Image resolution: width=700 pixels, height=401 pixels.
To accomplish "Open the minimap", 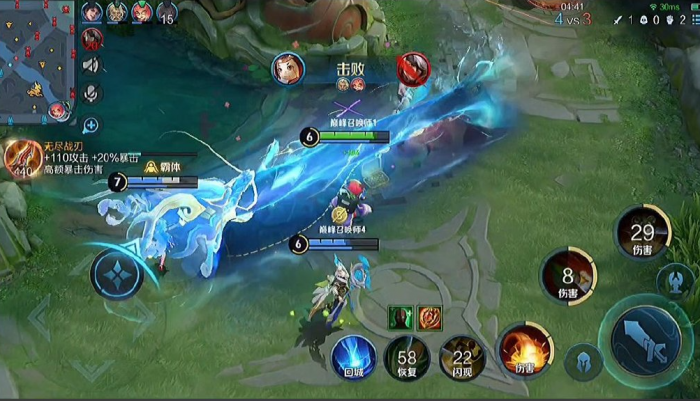I will click(38, 61).
